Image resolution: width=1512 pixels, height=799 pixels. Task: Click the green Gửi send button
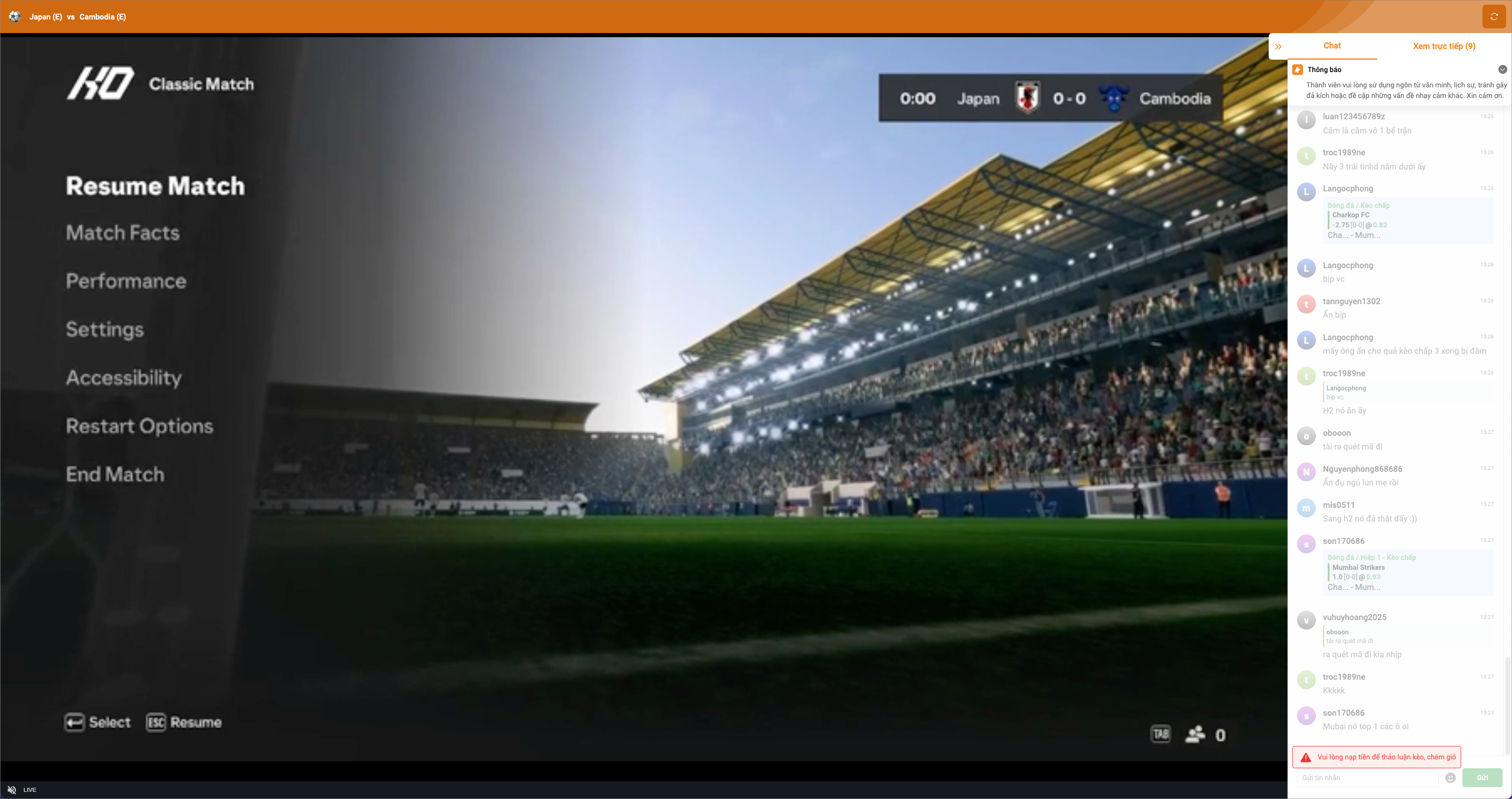pyautogui.click(x=1482, y=778)
